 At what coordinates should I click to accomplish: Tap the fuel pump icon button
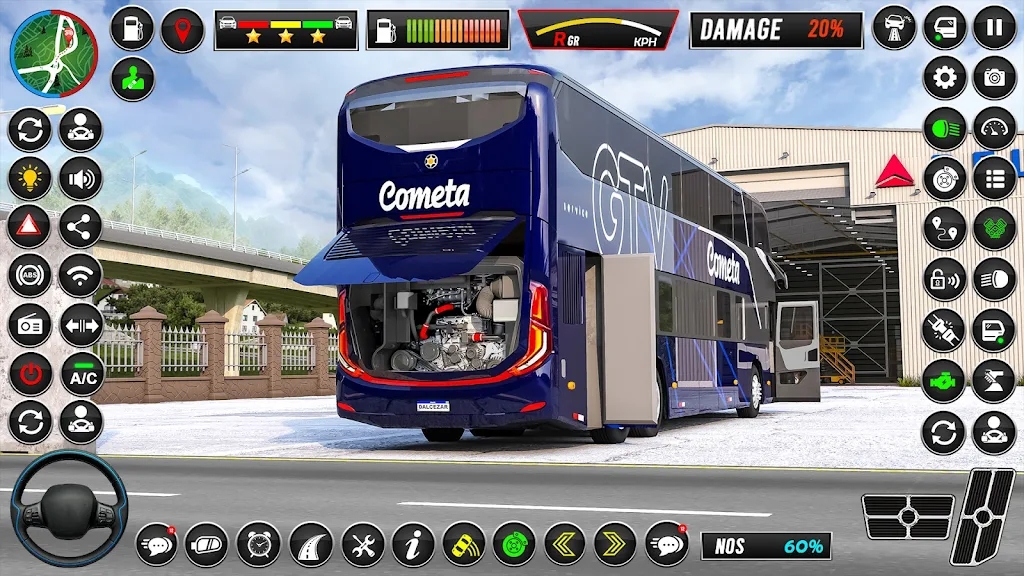pos(132,29)
